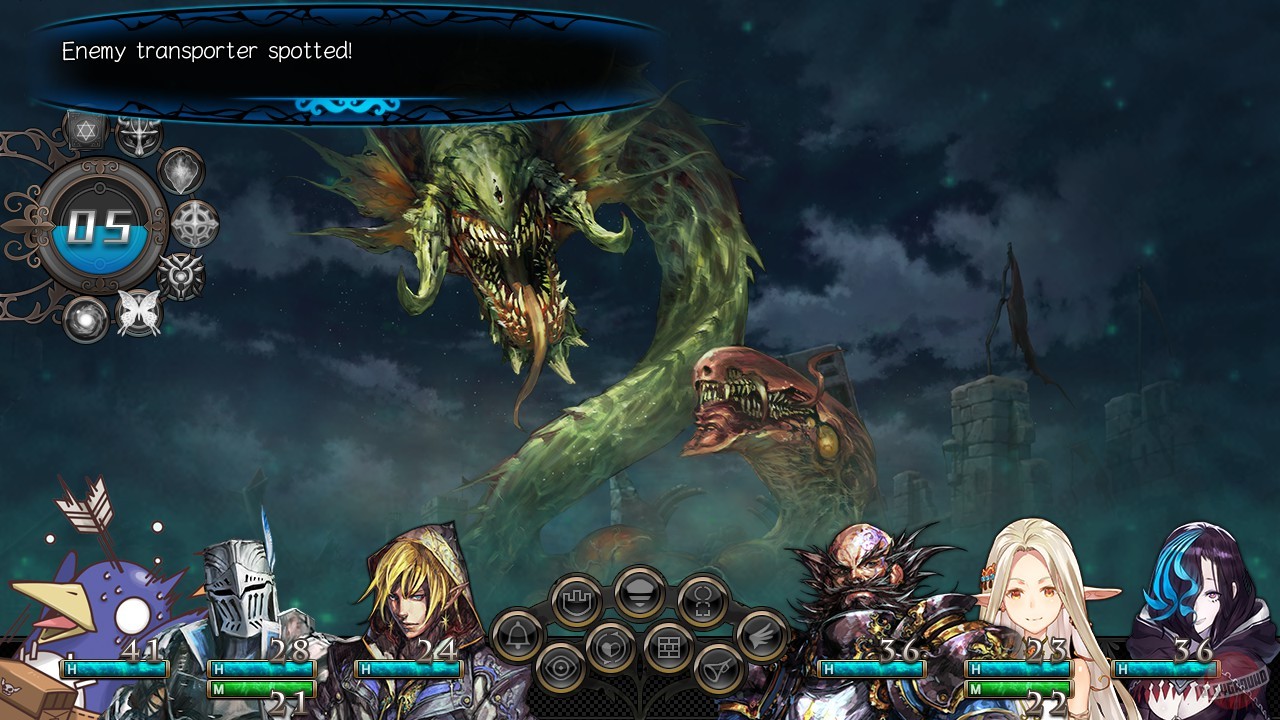The width and height of the screenshot is (1280, 720).
Task: Select the horned demon mask emblem
Action: coord(139,136)
